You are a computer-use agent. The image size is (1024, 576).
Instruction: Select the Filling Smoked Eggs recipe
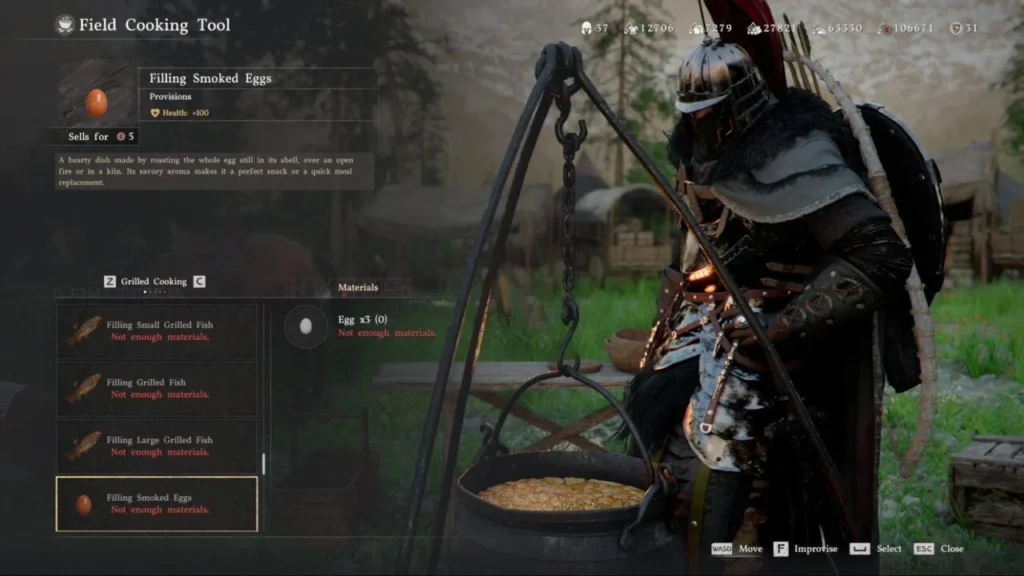157,504
